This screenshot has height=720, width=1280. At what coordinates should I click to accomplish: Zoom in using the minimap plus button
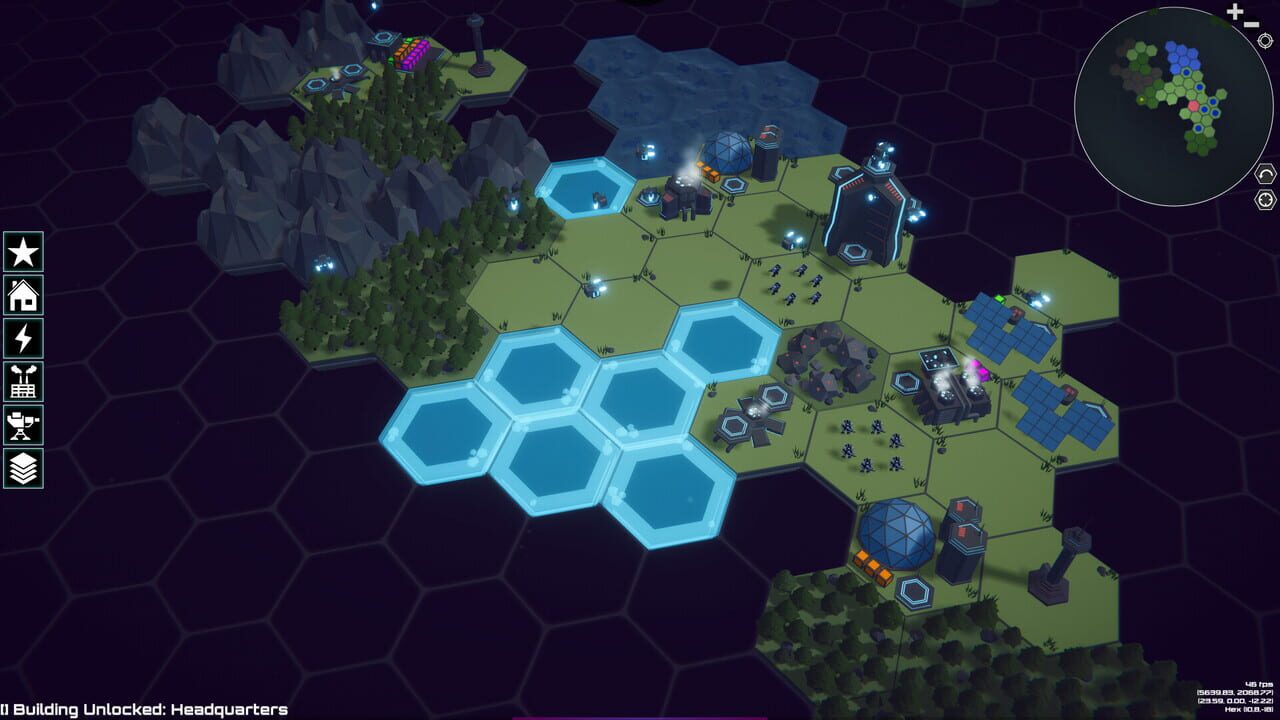(x=1235, y=12)
